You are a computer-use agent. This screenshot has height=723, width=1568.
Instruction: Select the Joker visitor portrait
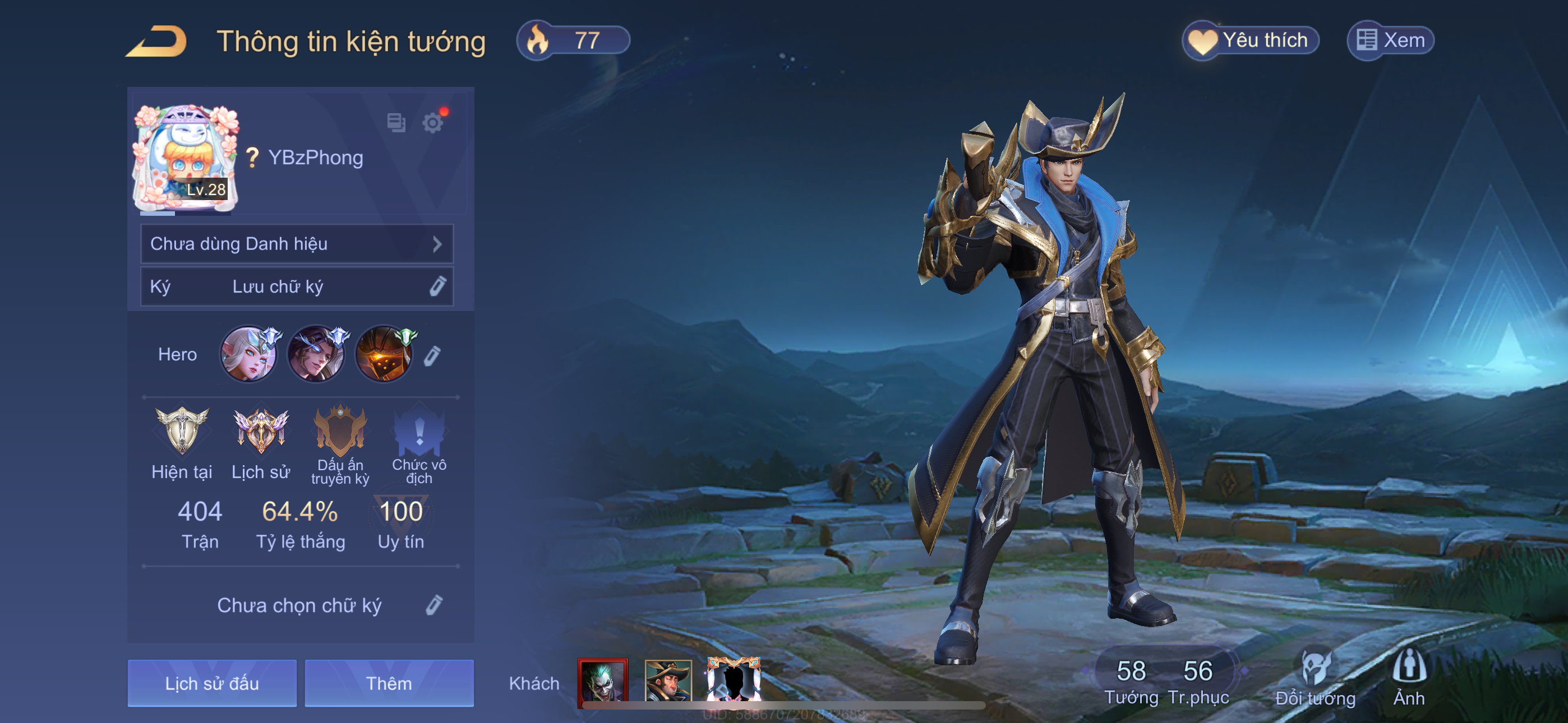pos(602,681)
